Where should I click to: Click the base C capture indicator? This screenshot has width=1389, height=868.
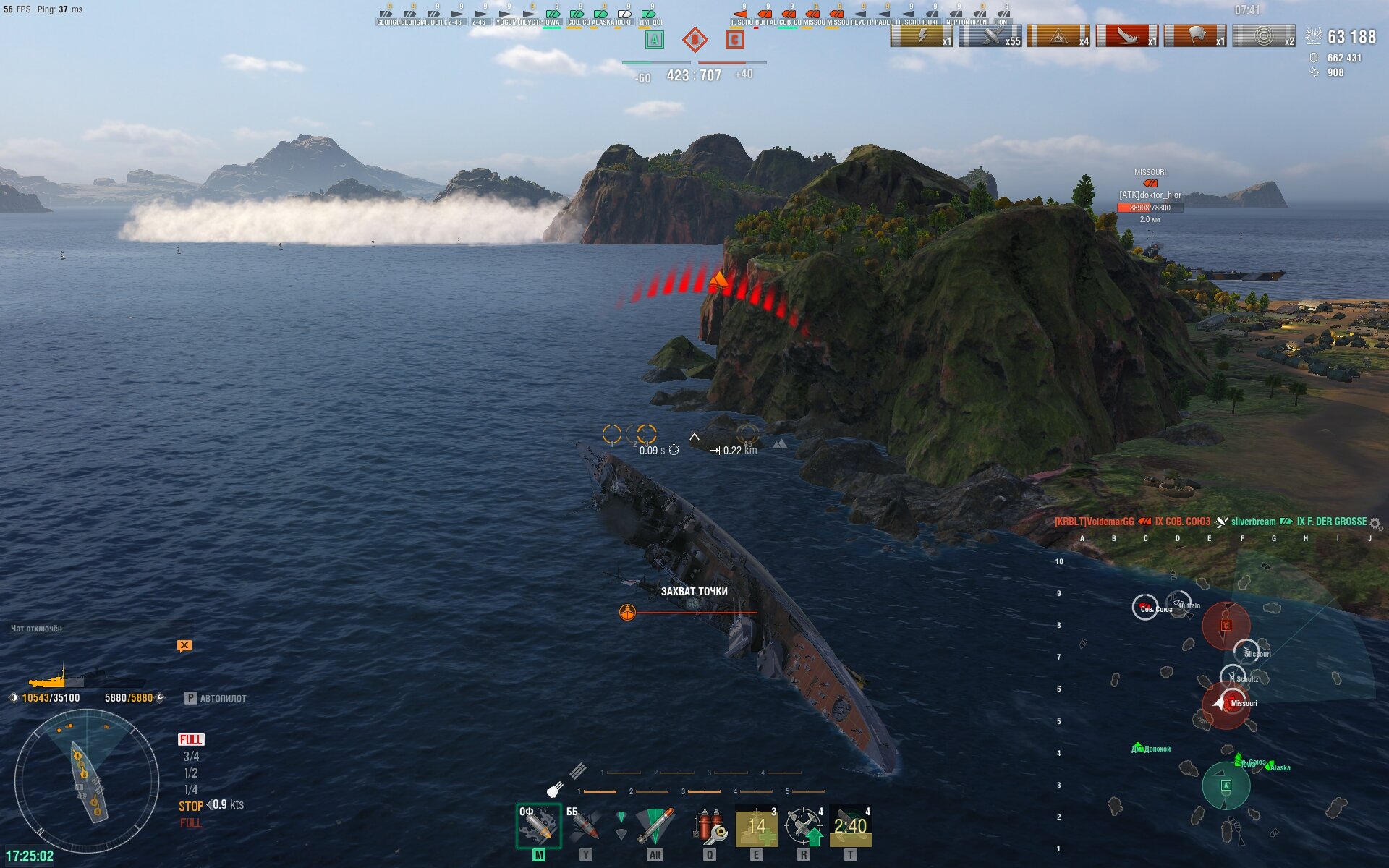[x=734, y=40]
